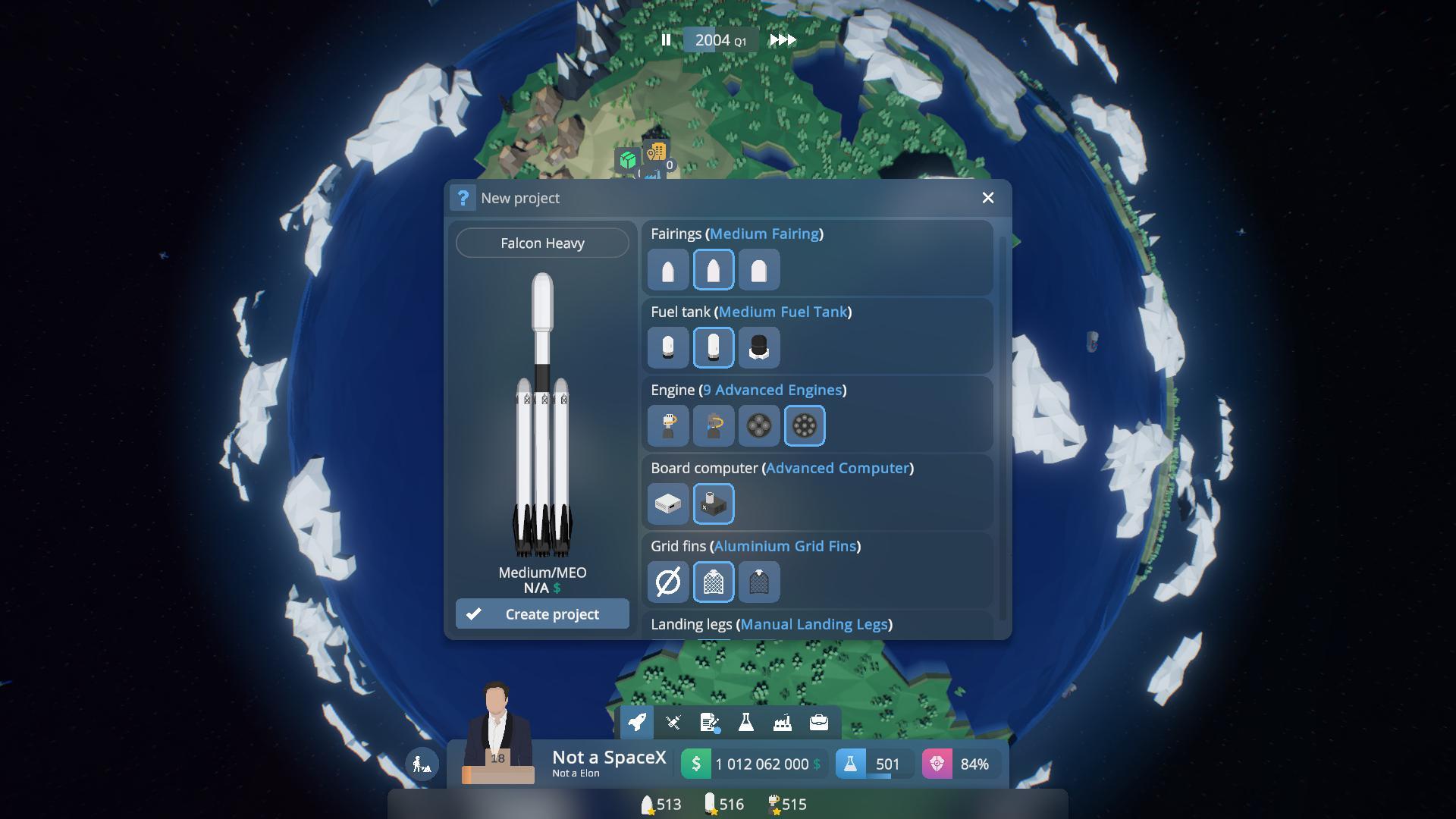Open the Factory panel via factory icon
The width and height of the screenshot is (1456, 819).
pos(782,722)
